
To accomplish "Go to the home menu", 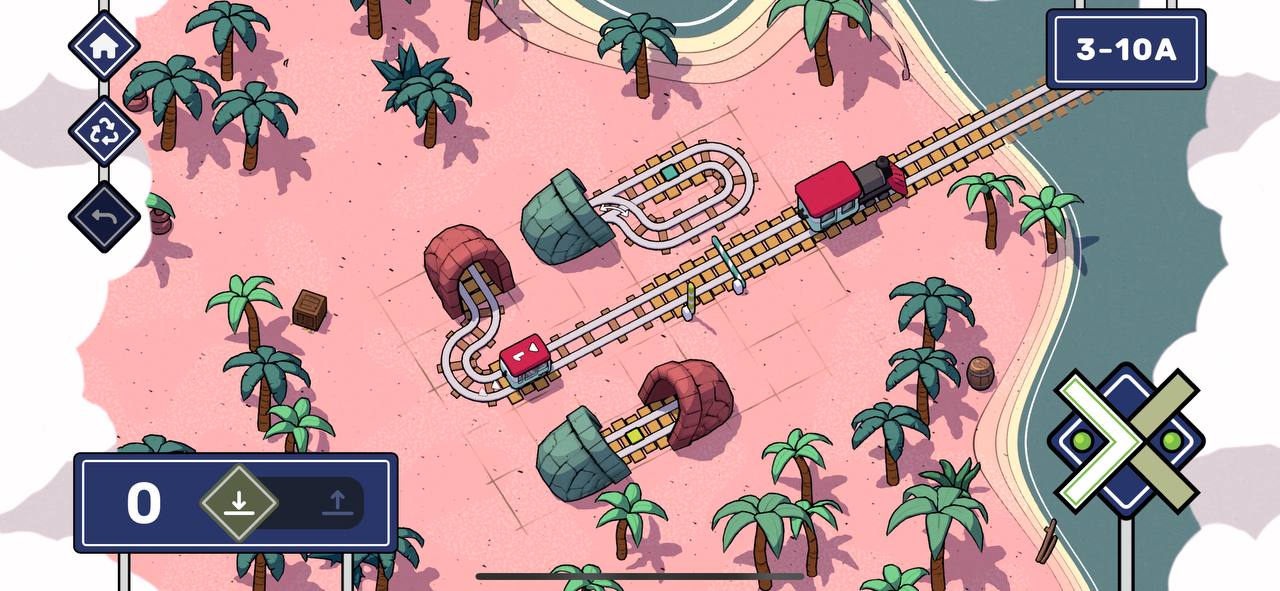I will point(104,46).
